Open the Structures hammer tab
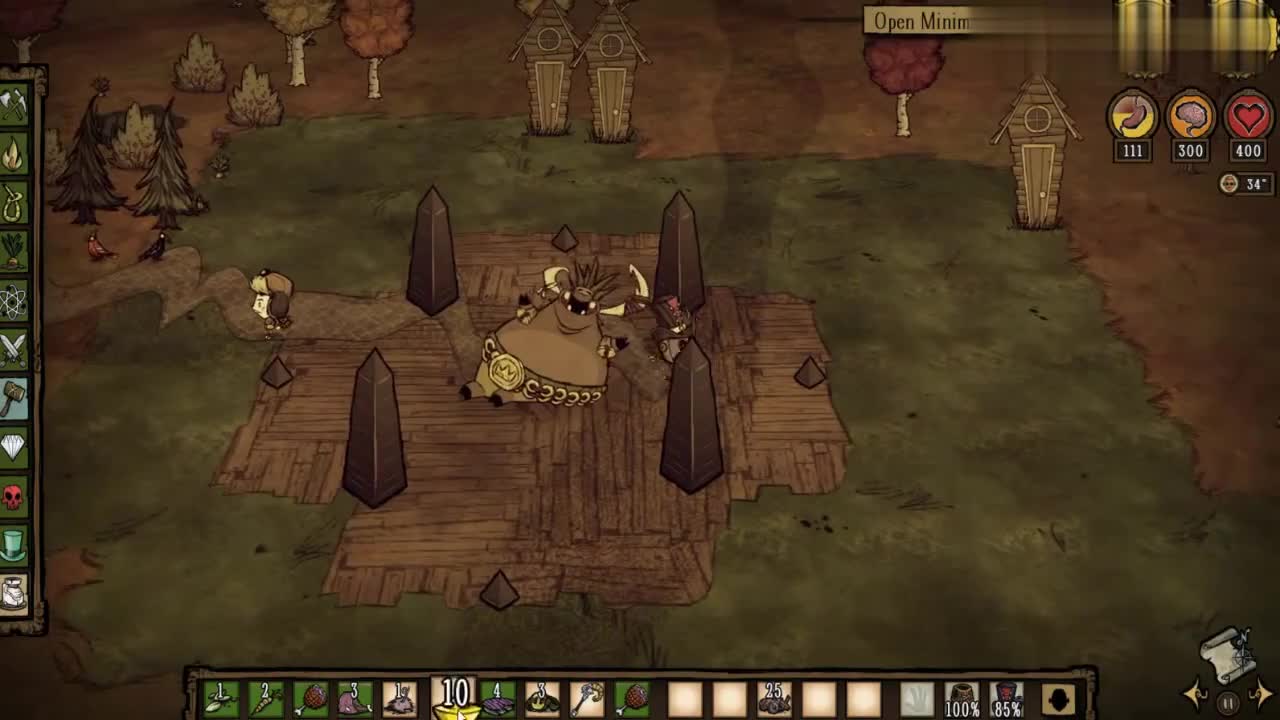Screen dimensions: 1280x720 pyautogui.click(x=13, y=398)
